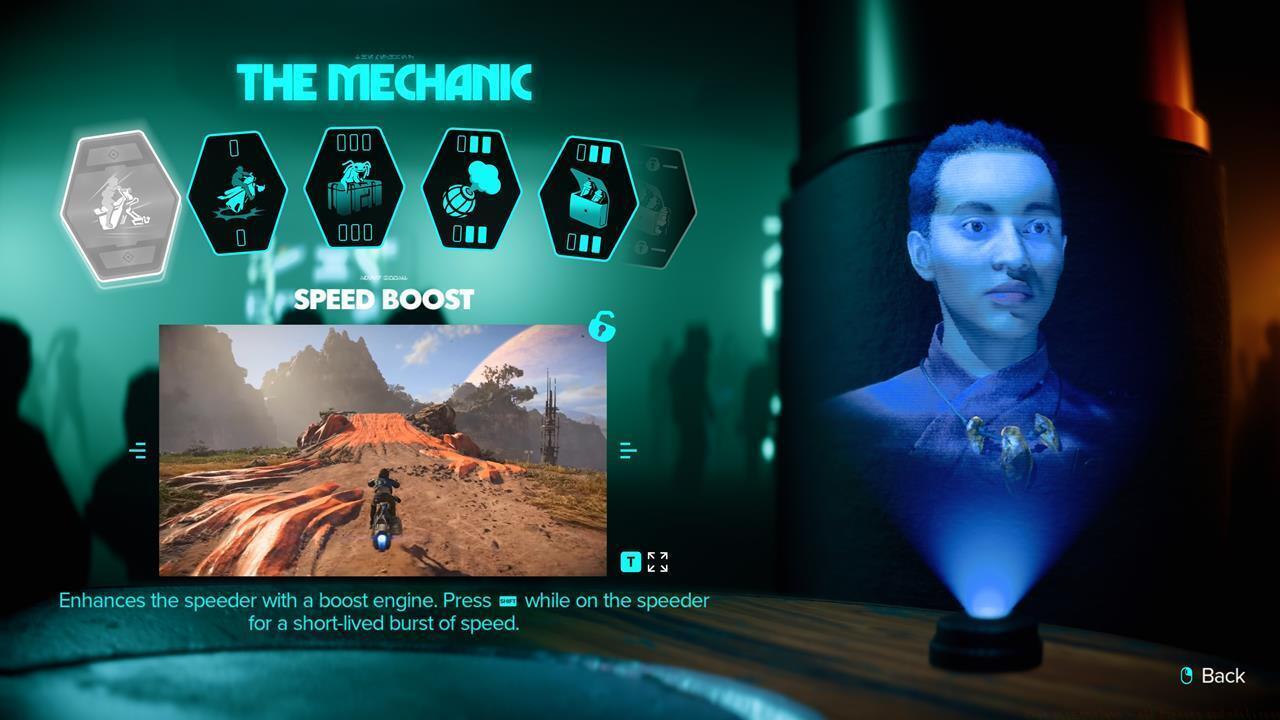Select the speeder jump ability hexagon
Viewport: 1280px width, 720px height.
(x=238, y=192)
